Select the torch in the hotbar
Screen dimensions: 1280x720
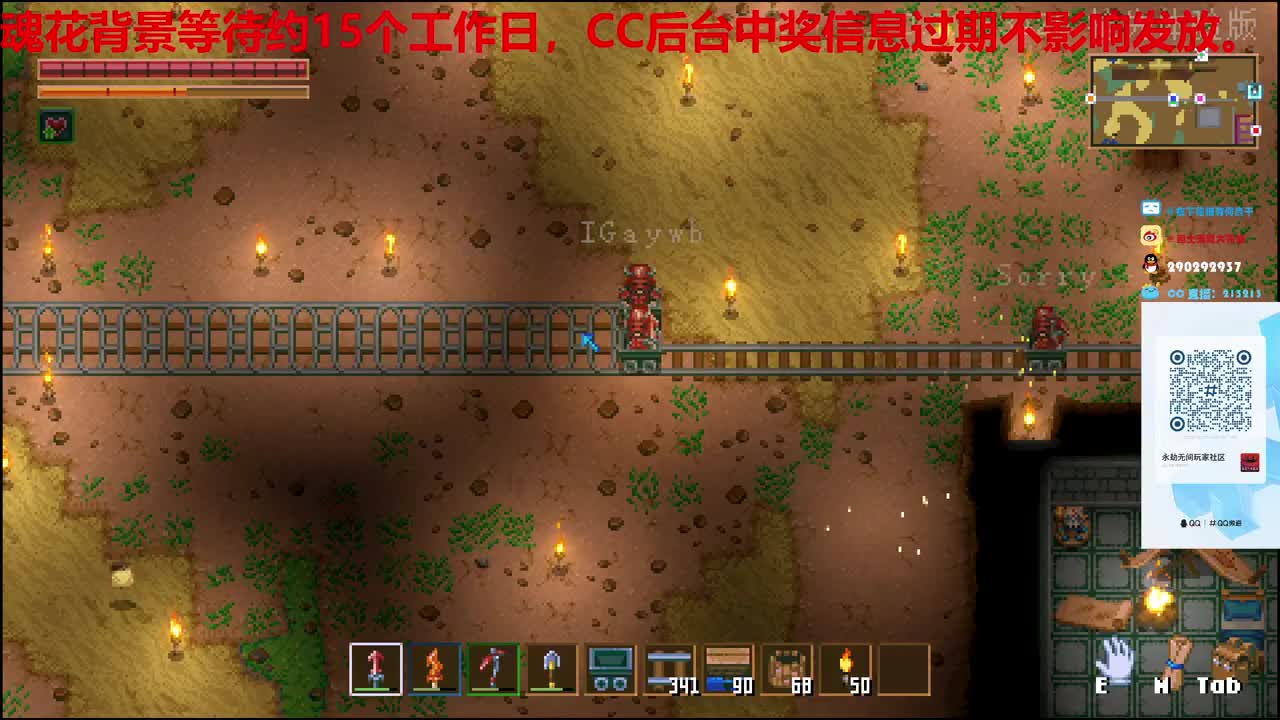point(846,668)
